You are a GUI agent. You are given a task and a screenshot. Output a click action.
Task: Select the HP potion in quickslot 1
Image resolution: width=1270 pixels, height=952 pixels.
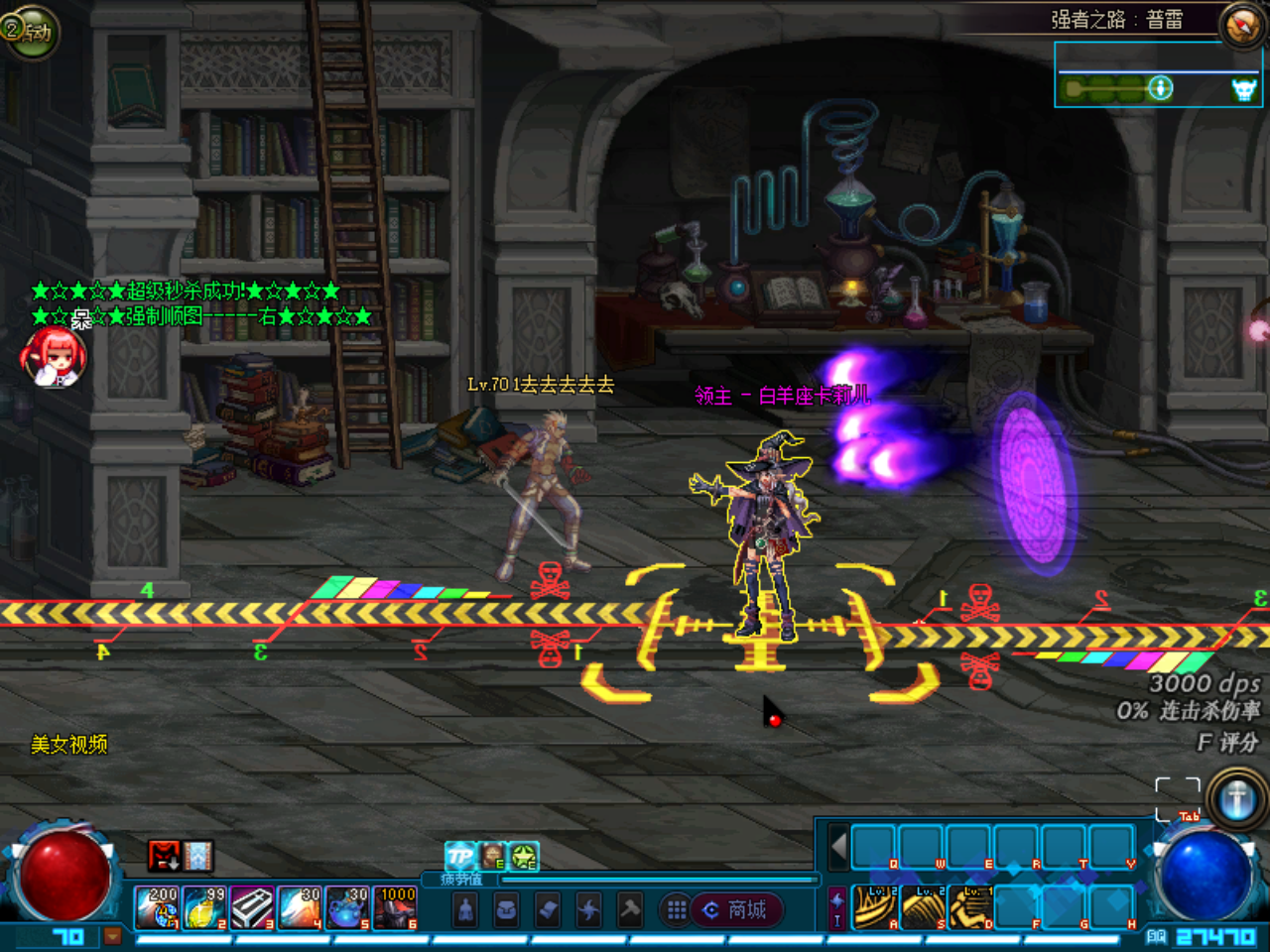coord(159,905)
